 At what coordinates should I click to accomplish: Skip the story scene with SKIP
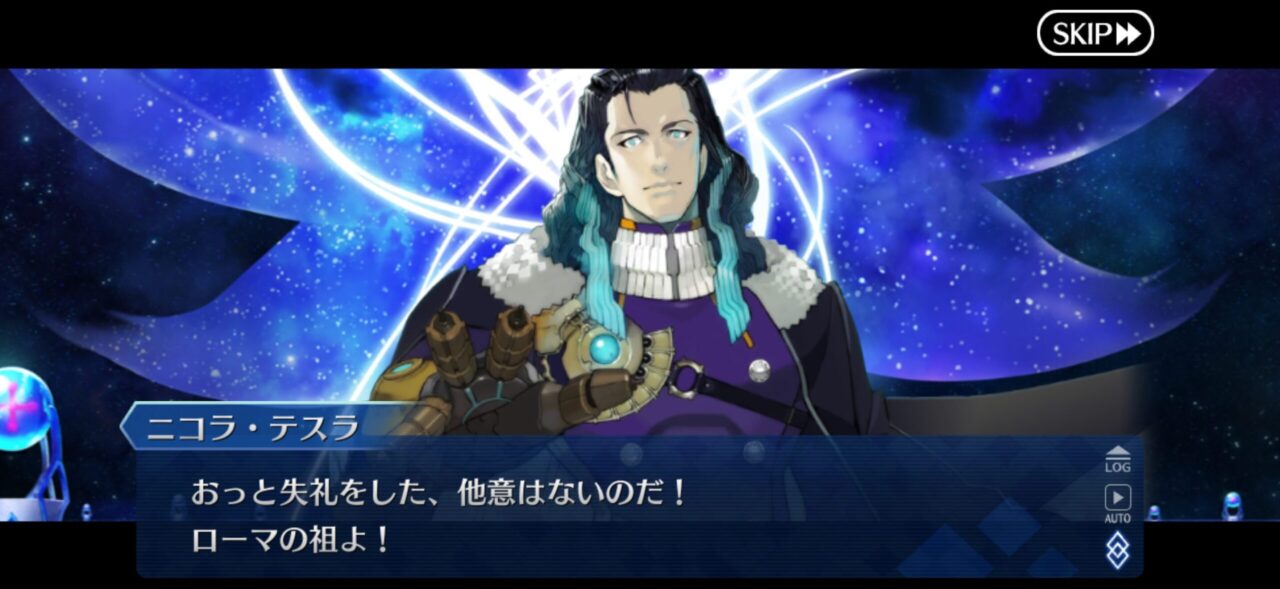(x=1095, y=33)
